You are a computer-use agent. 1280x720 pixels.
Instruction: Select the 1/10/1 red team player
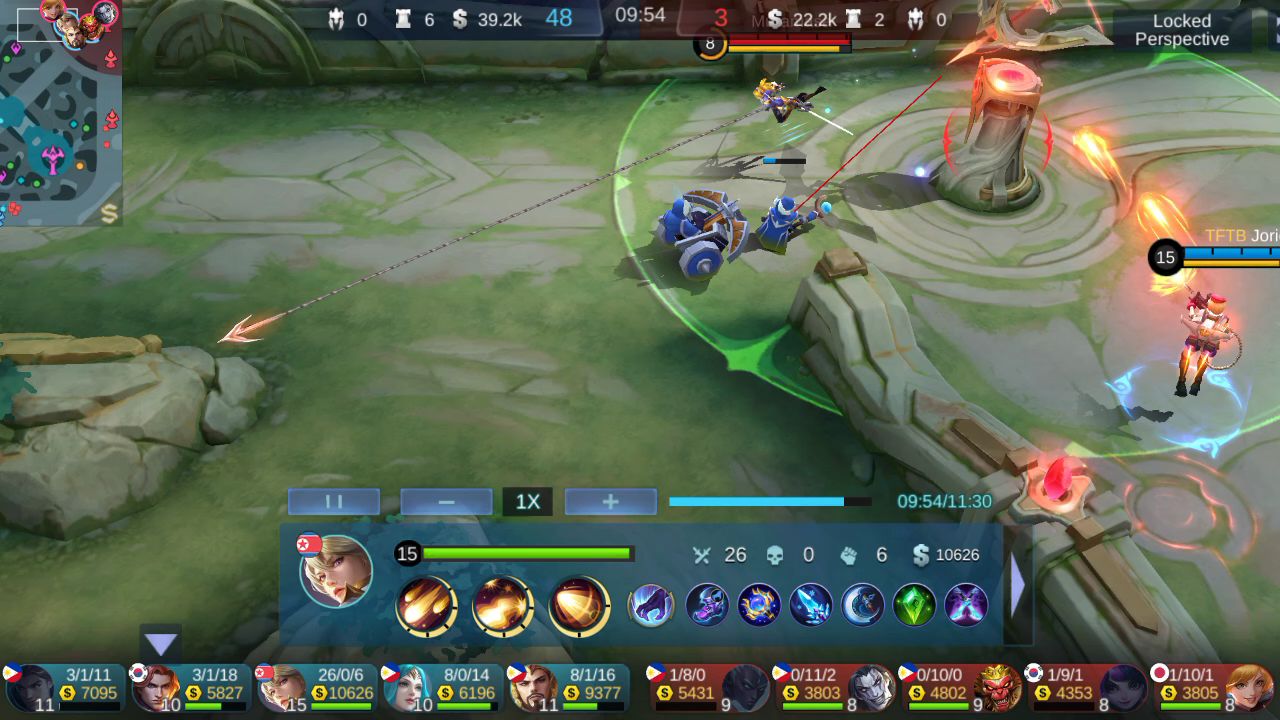point(1212,687)
